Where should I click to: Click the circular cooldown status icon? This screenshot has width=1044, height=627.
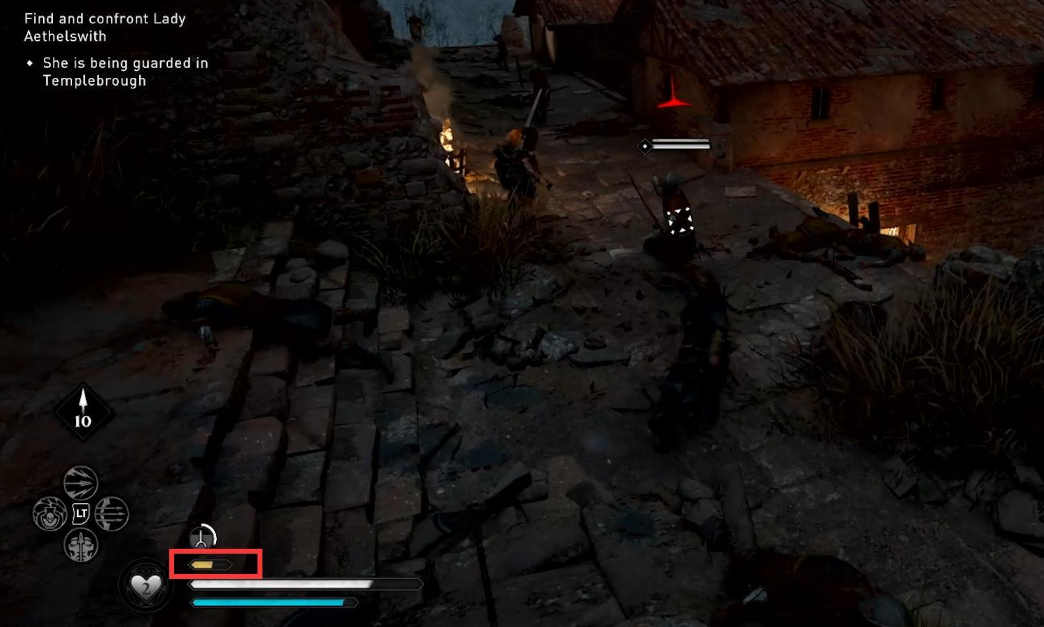[202, 537]
